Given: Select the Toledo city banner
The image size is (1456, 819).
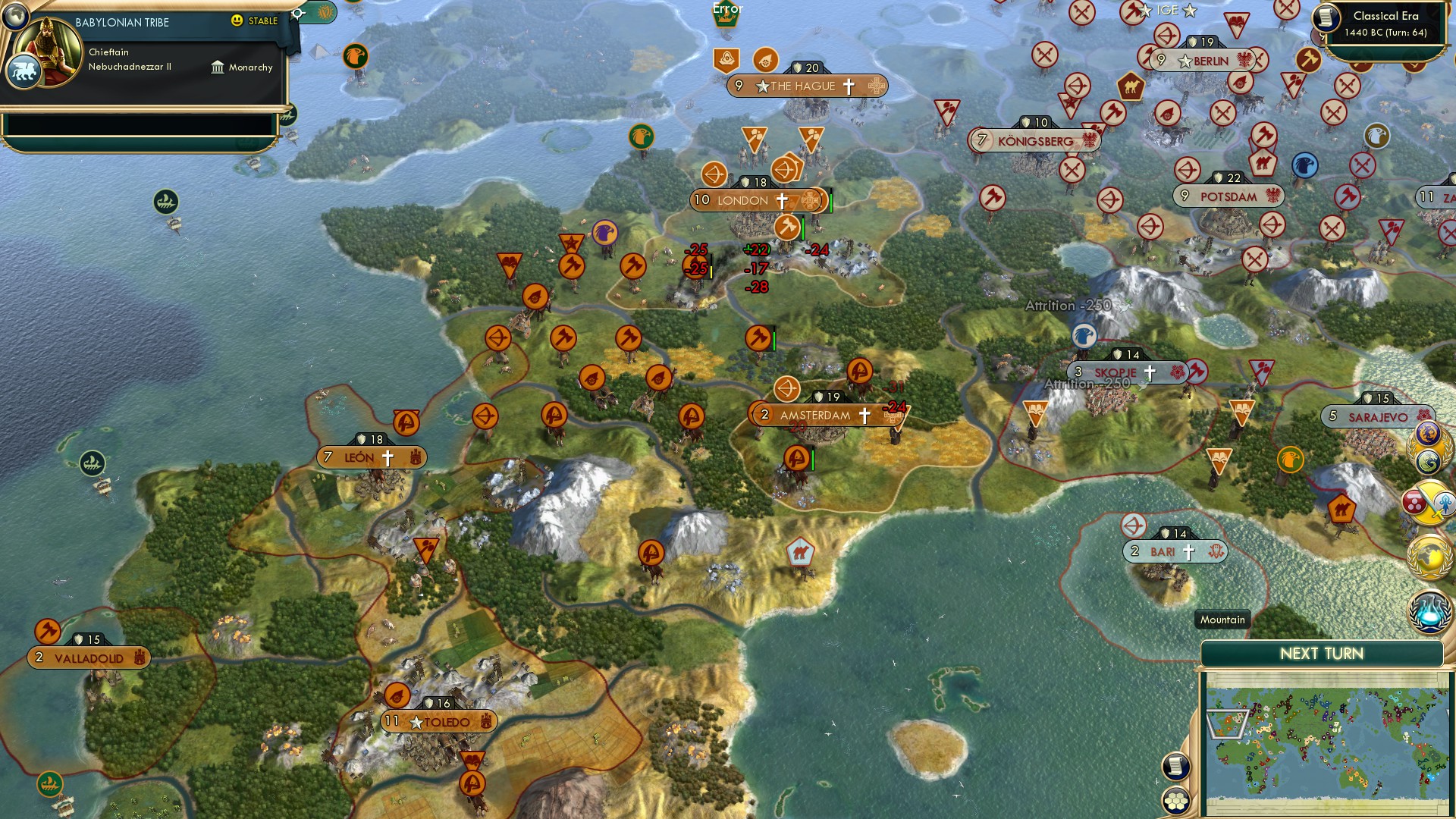Looking at the screenshot, I should tap(438, 721).
